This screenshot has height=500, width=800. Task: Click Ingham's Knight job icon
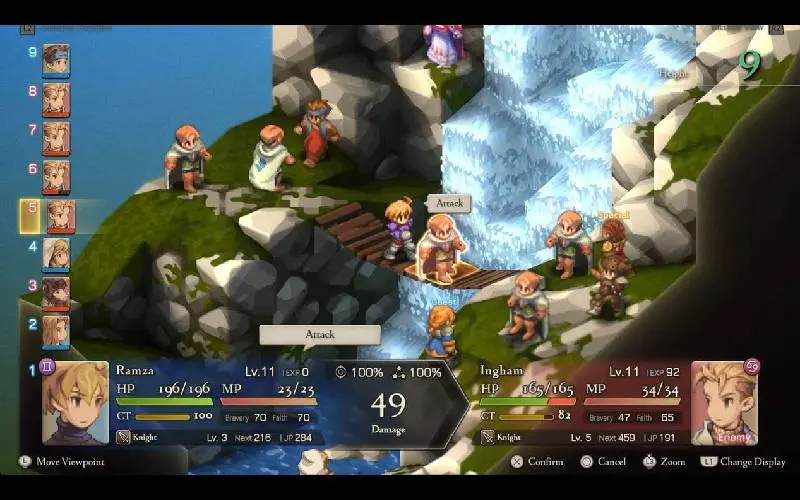pos(488,437)
